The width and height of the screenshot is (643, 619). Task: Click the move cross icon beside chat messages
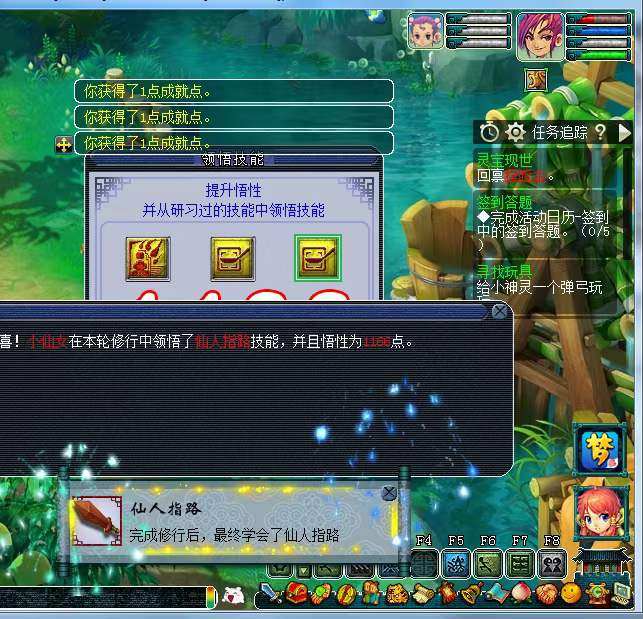pos(63,145)
